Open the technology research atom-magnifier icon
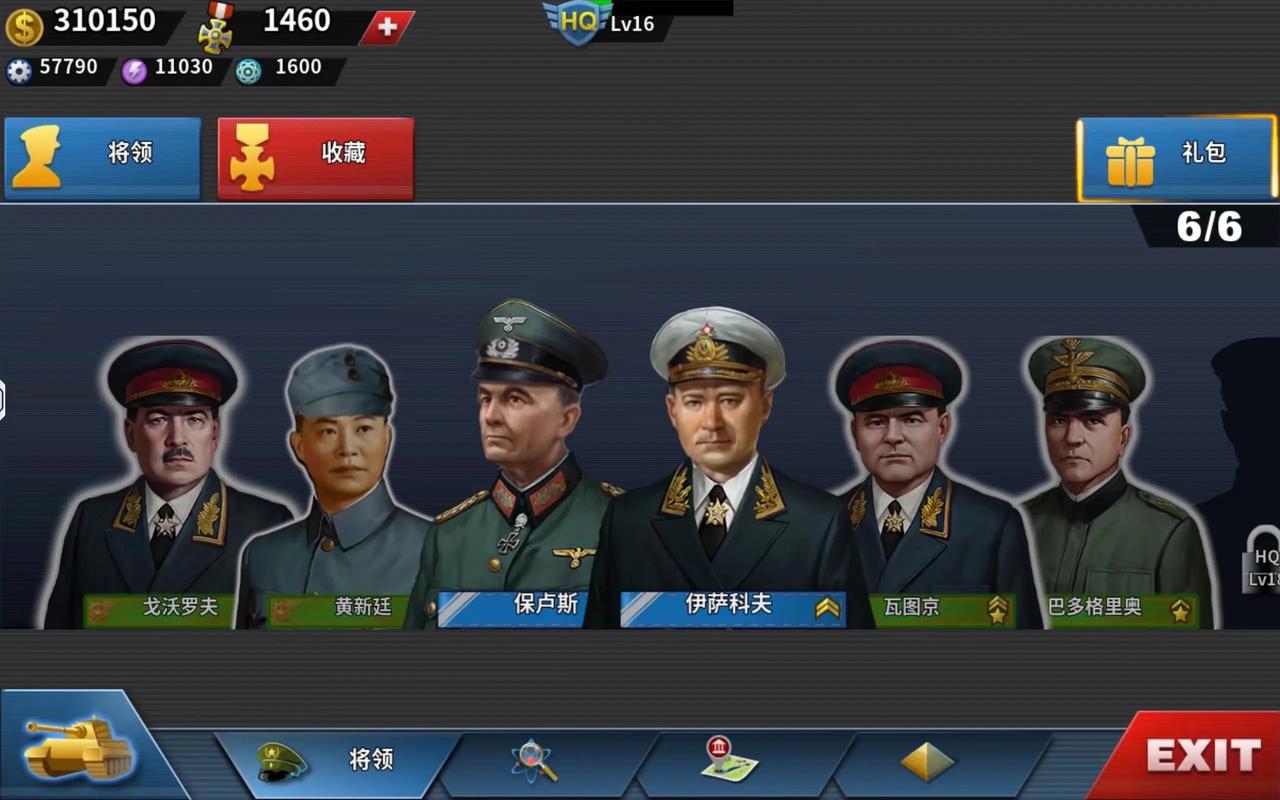This screenshot has width=1280, height=800. pyautogui.click(x=533, y=762)
